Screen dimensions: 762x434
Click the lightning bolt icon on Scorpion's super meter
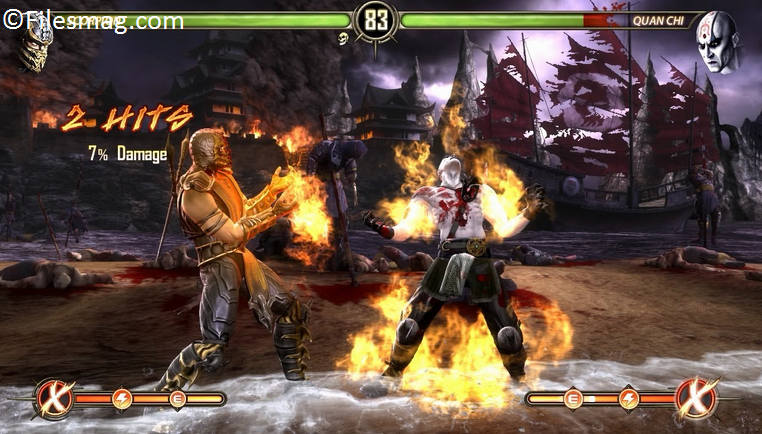tap(122, 399)
